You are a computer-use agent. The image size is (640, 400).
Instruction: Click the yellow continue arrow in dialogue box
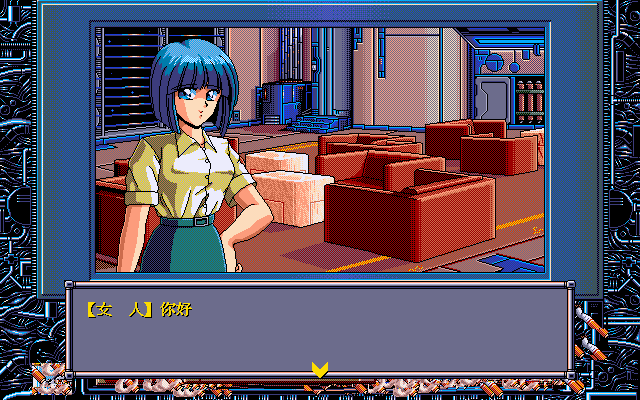319,369
